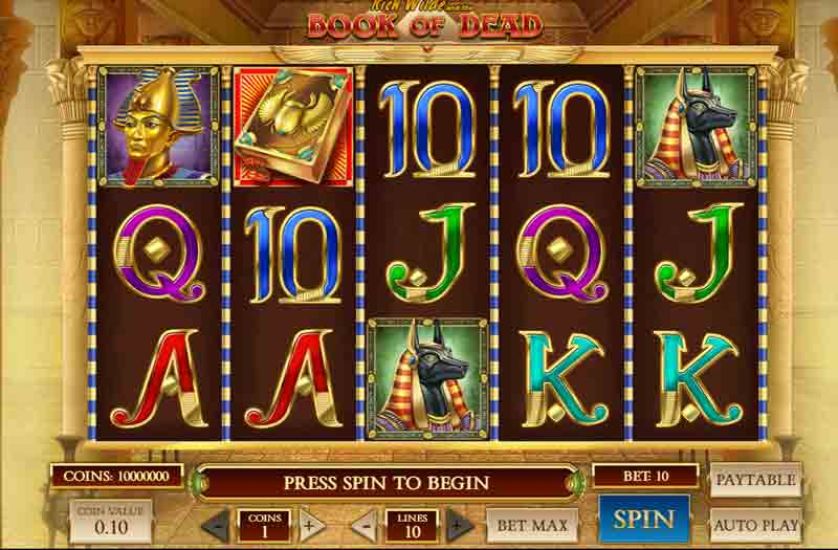838x550 pixels.
Task: Reduce the number of lines
Action: [364, 524]
